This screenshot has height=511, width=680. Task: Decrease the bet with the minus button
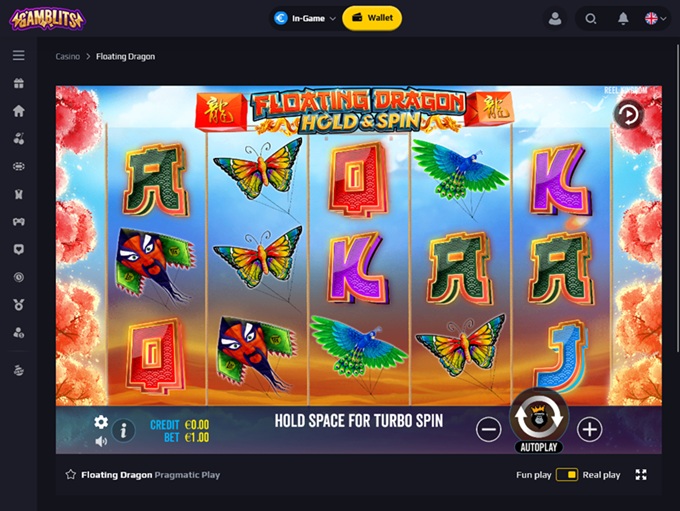coord(488,429)
